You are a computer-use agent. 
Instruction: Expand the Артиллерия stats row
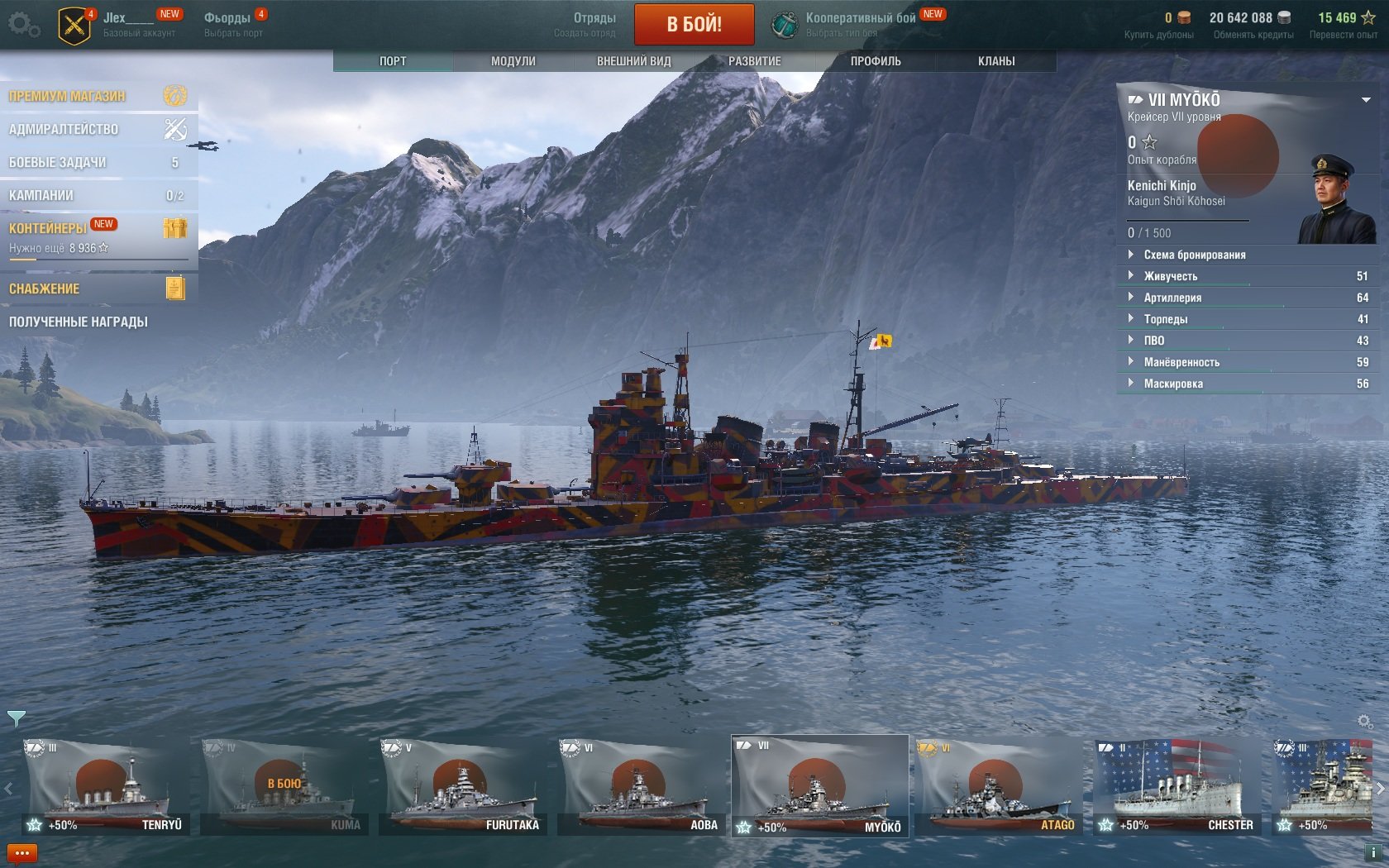point(1172,298)
